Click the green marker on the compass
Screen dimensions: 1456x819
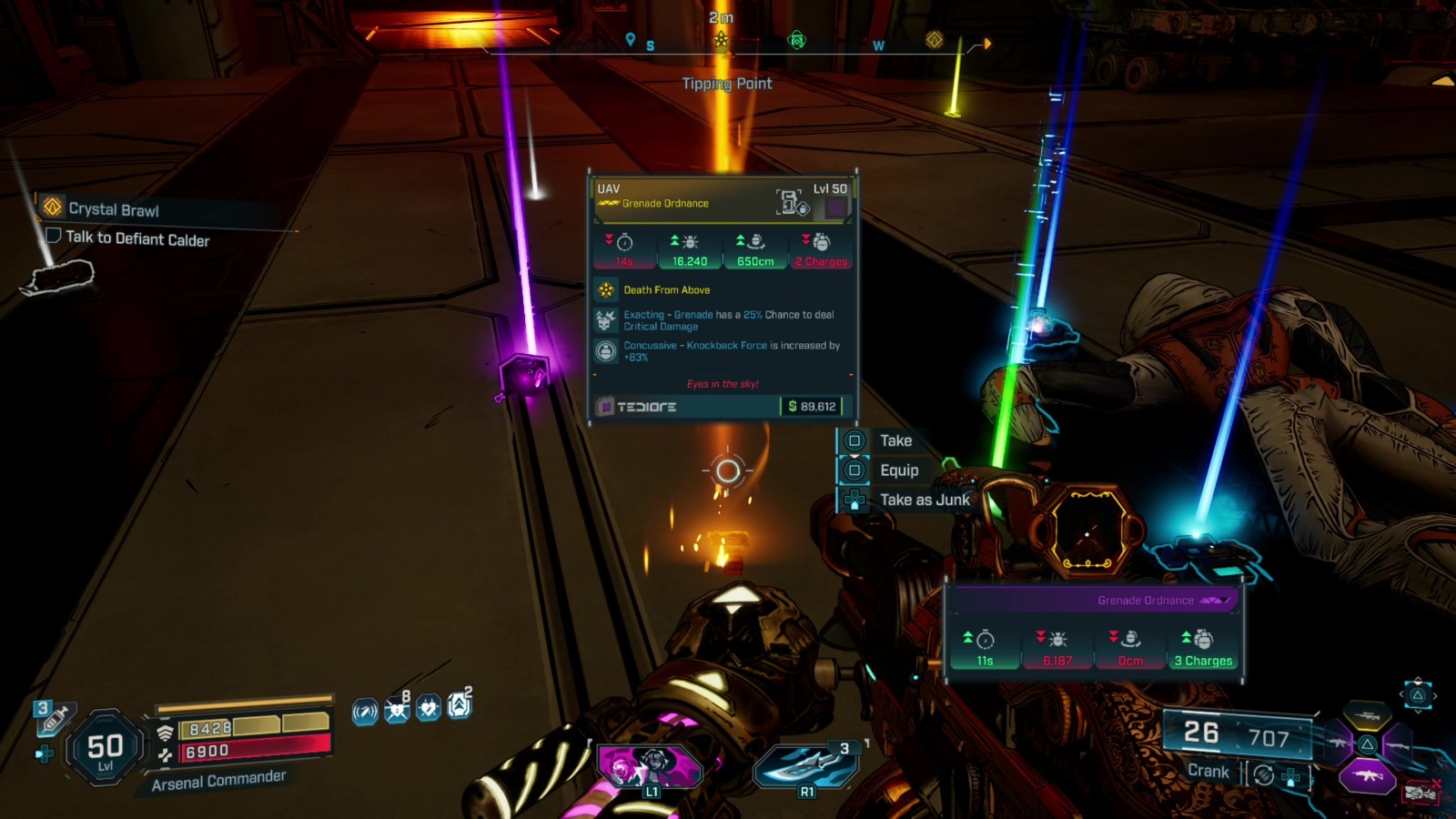click(797, 40)
